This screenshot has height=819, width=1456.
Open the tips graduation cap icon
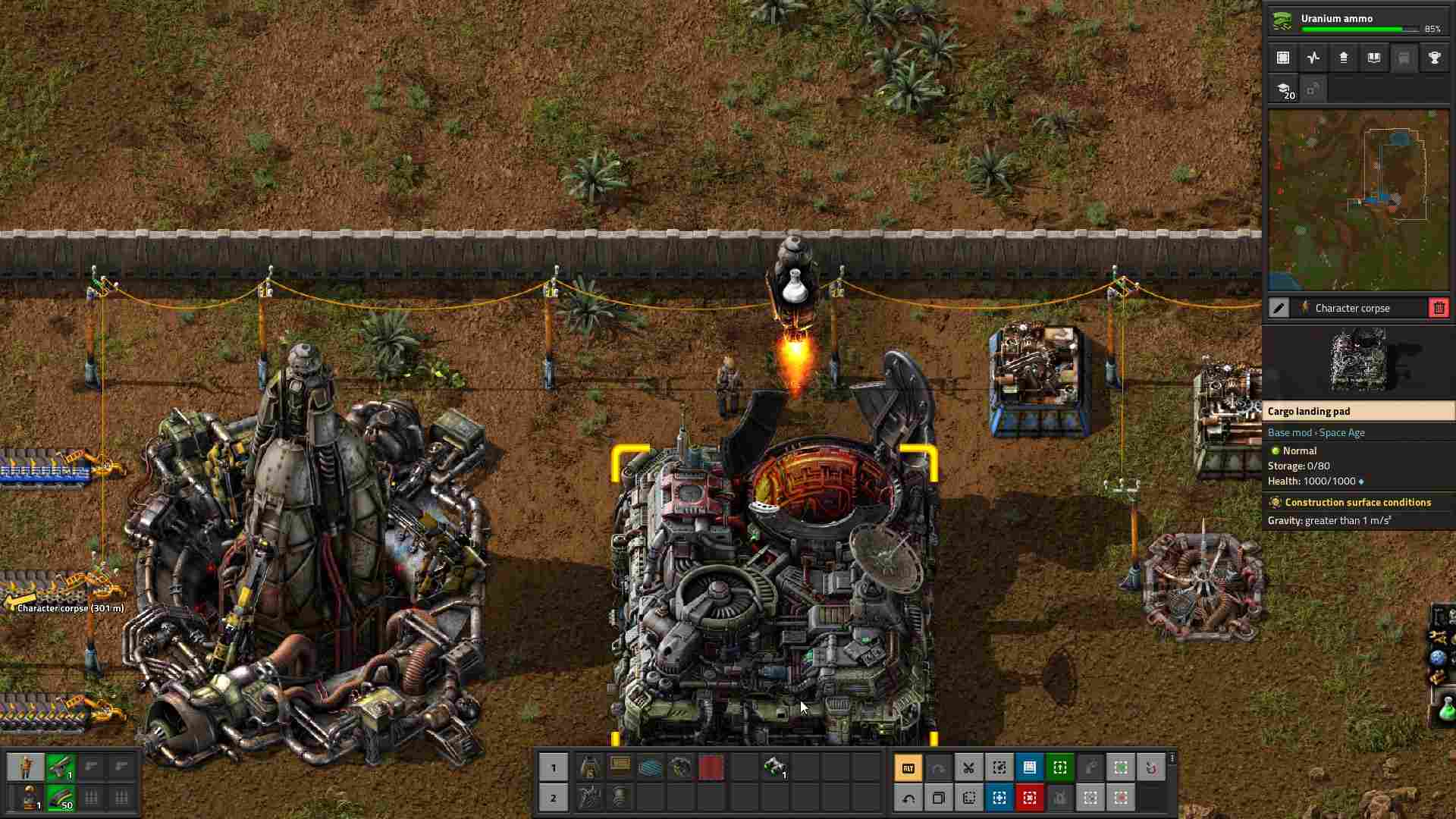pyautogui.click(x=1283, y=89)
